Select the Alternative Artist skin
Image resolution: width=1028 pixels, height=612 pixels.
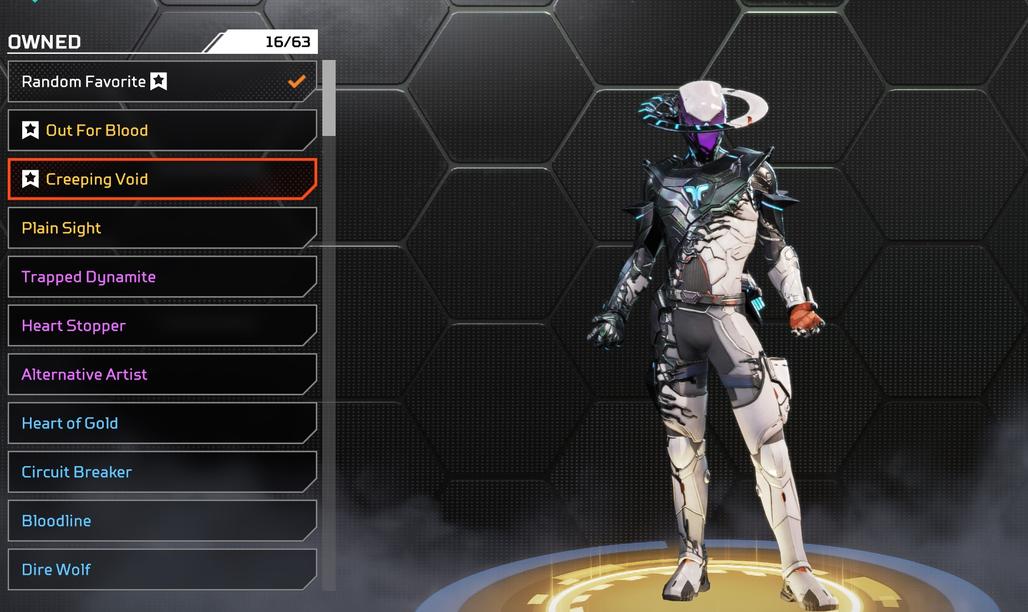(162, 374)
